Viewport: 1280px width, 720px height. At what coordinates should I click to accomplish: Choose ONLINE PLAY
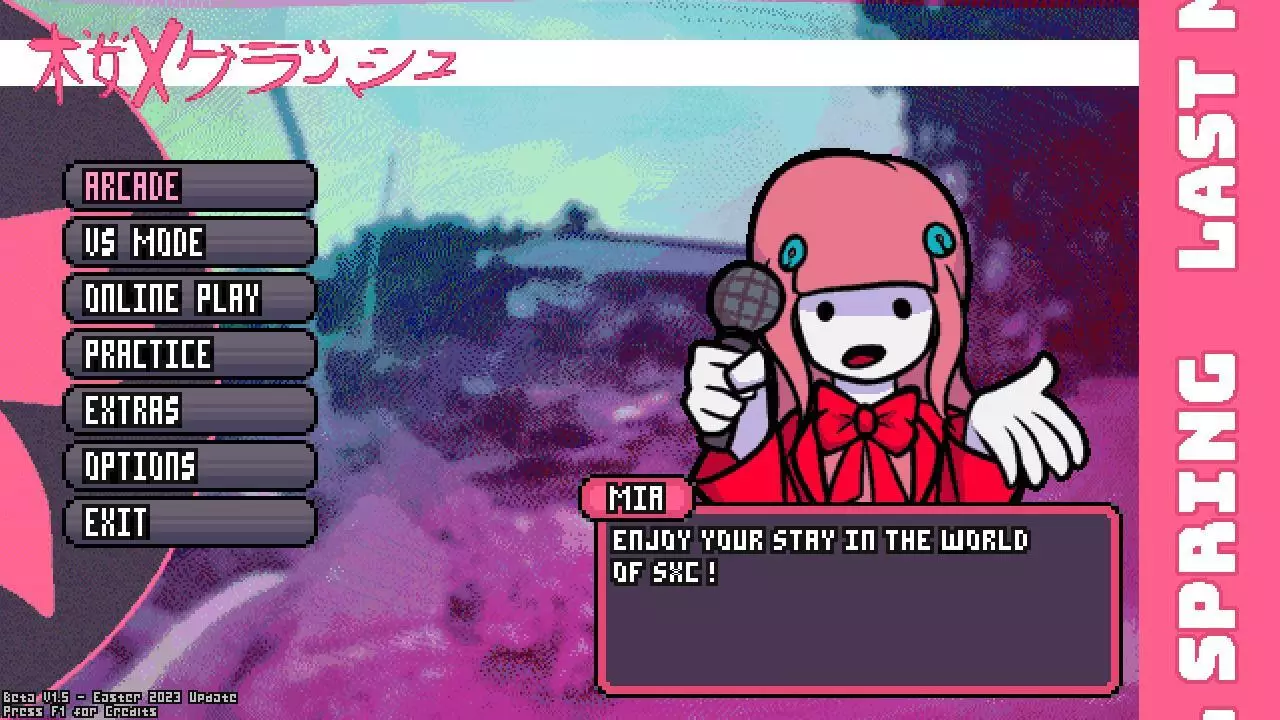pyautogui.click(x=188, y=298)
